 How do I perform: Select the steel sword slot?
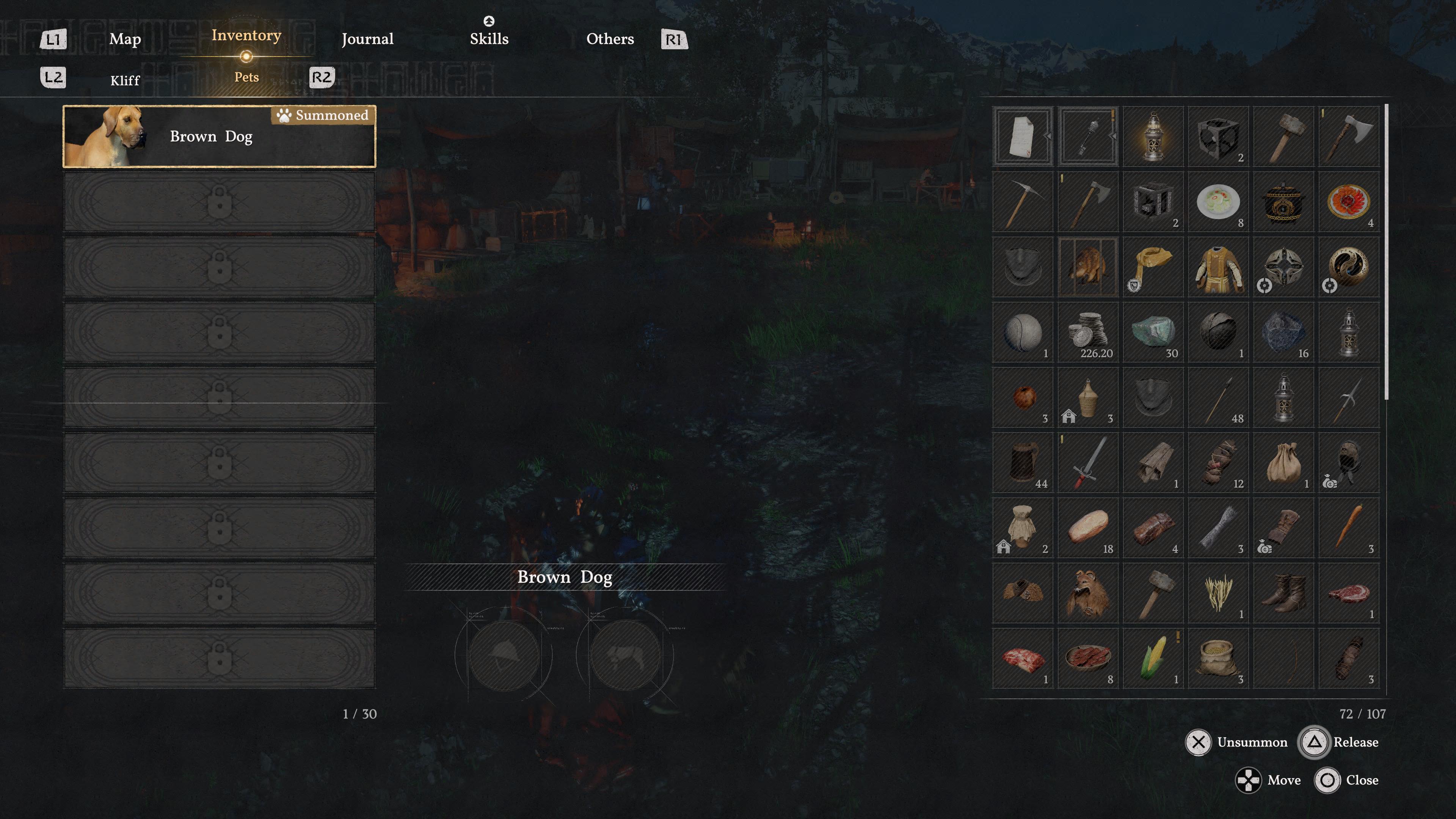click(1088, 463)
